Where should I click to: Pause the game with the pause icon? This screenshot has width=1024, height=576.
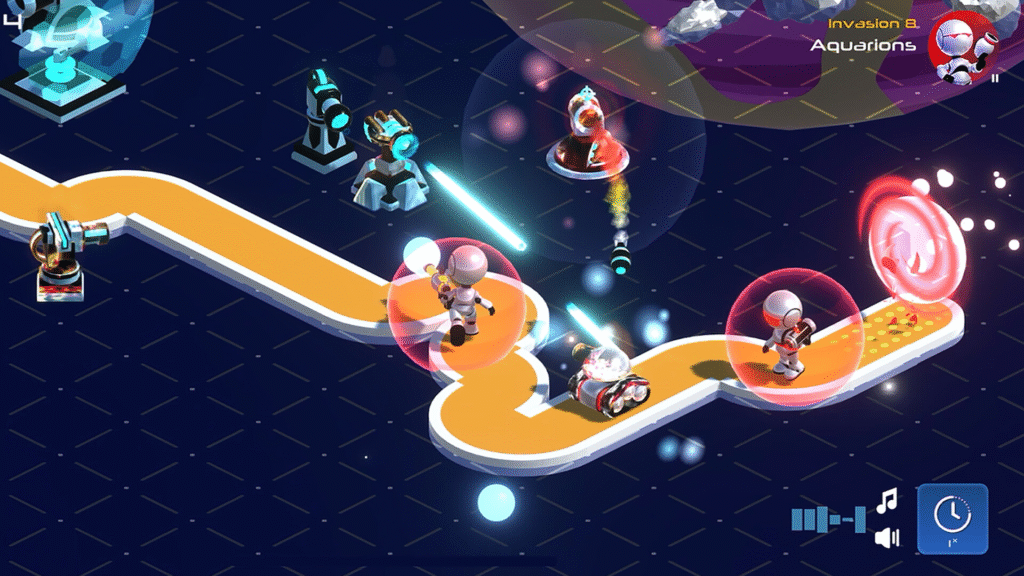pos(995,78)
